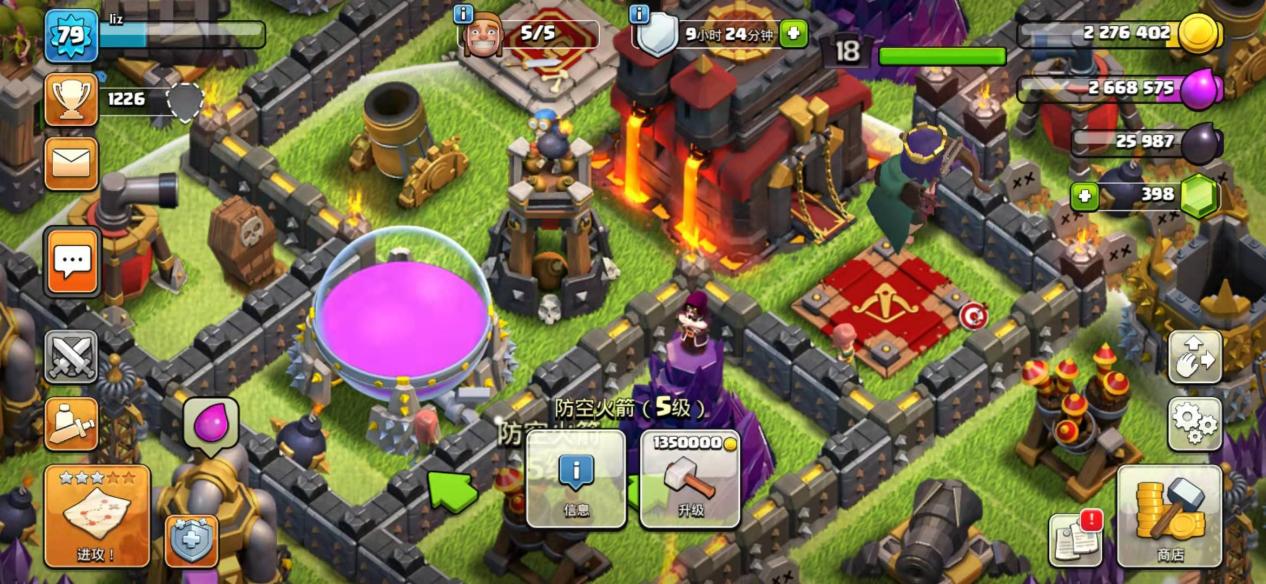Open the army training button
Screen dimensions: 1266x584
click(71, 424)
